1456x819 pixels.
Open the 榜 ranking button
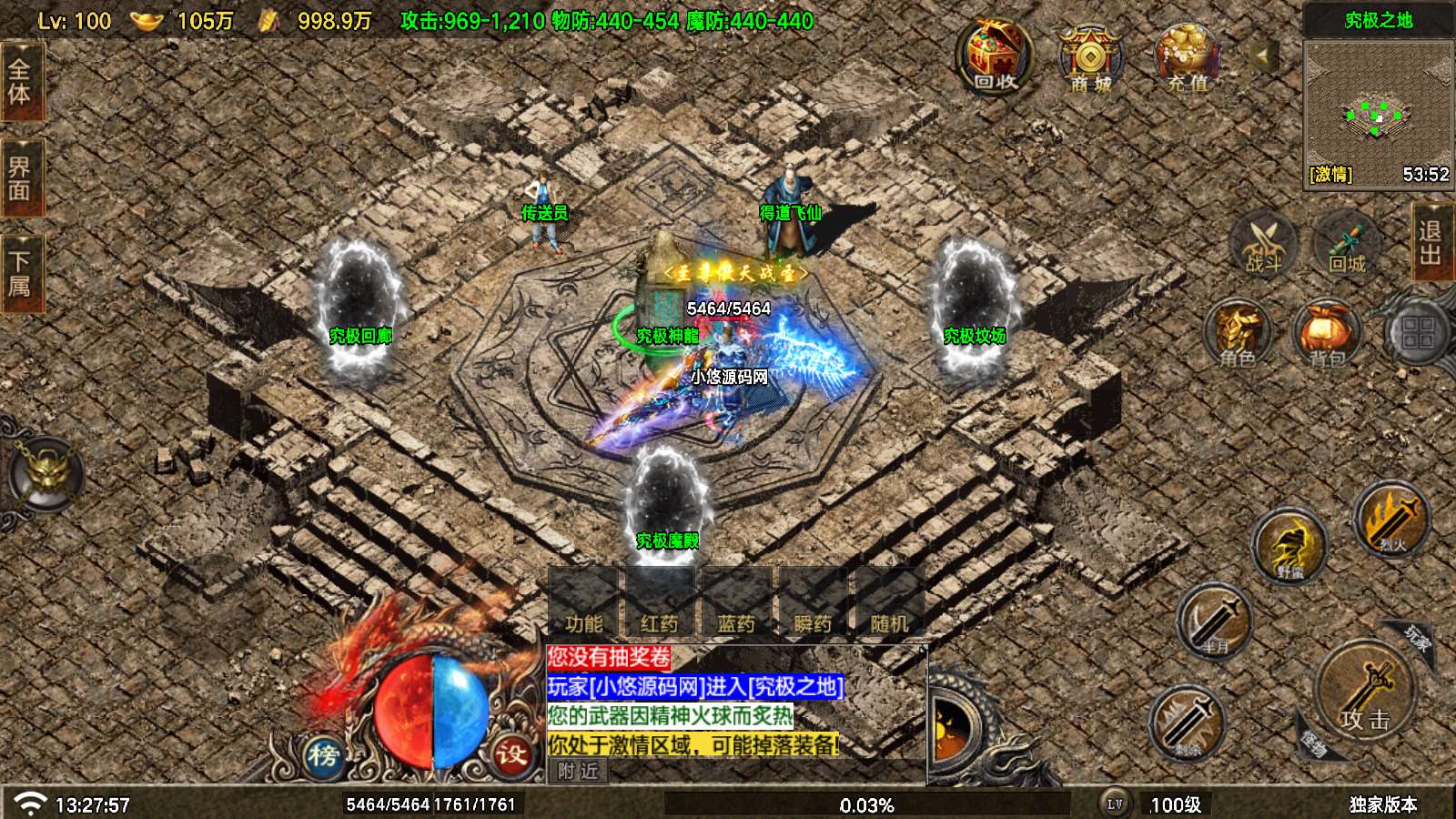pos(324,754)
